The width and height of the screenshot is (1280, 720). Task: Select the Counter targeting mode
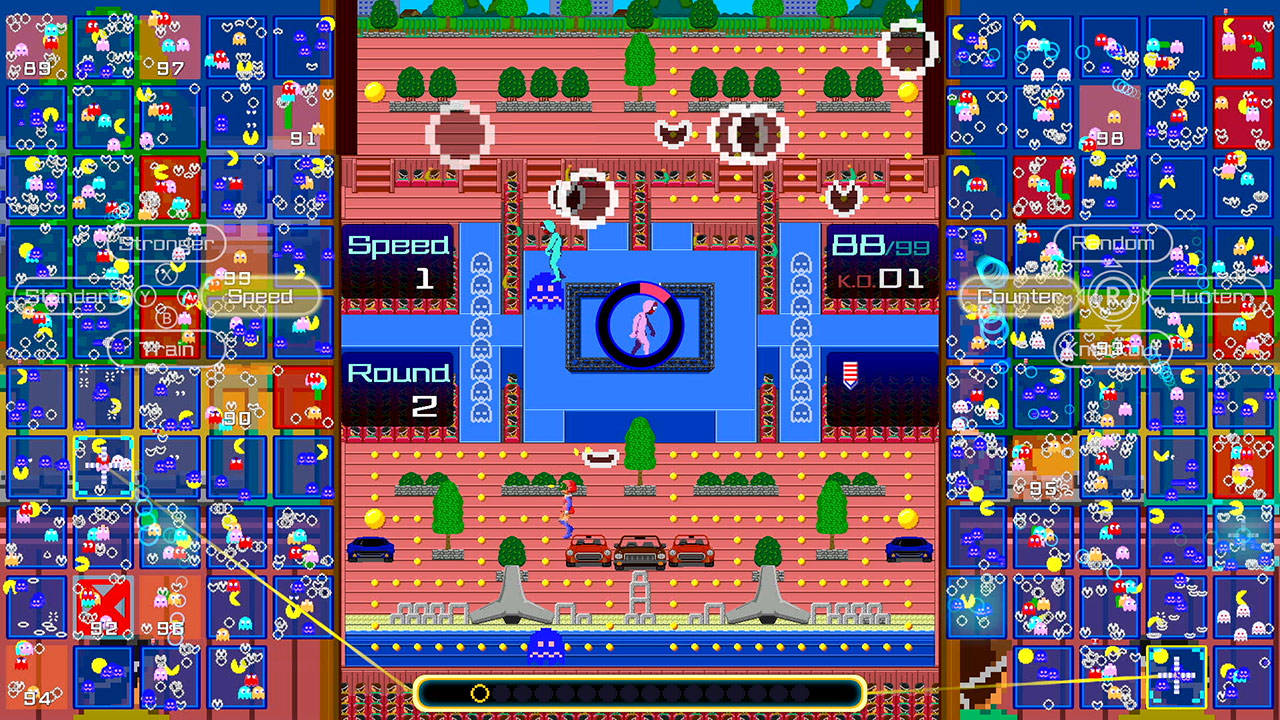pyautogui.click(x=1017, y=296)
